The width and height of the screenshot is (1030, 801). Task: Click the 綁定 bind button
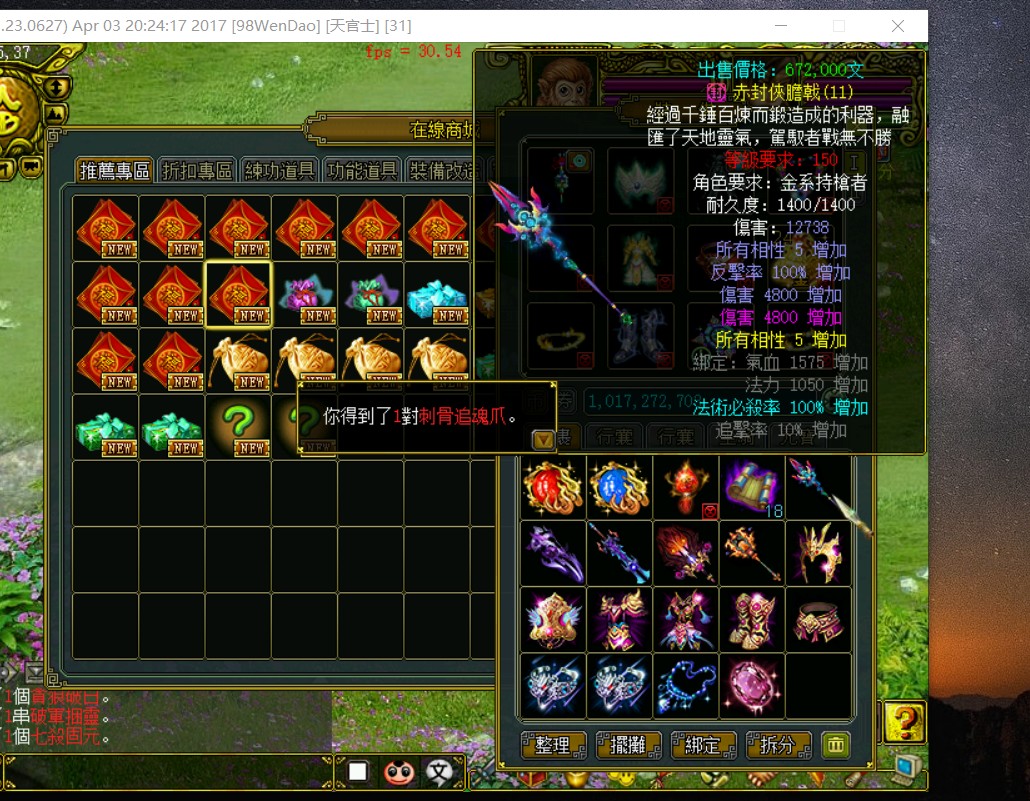(x=704, y=745)
